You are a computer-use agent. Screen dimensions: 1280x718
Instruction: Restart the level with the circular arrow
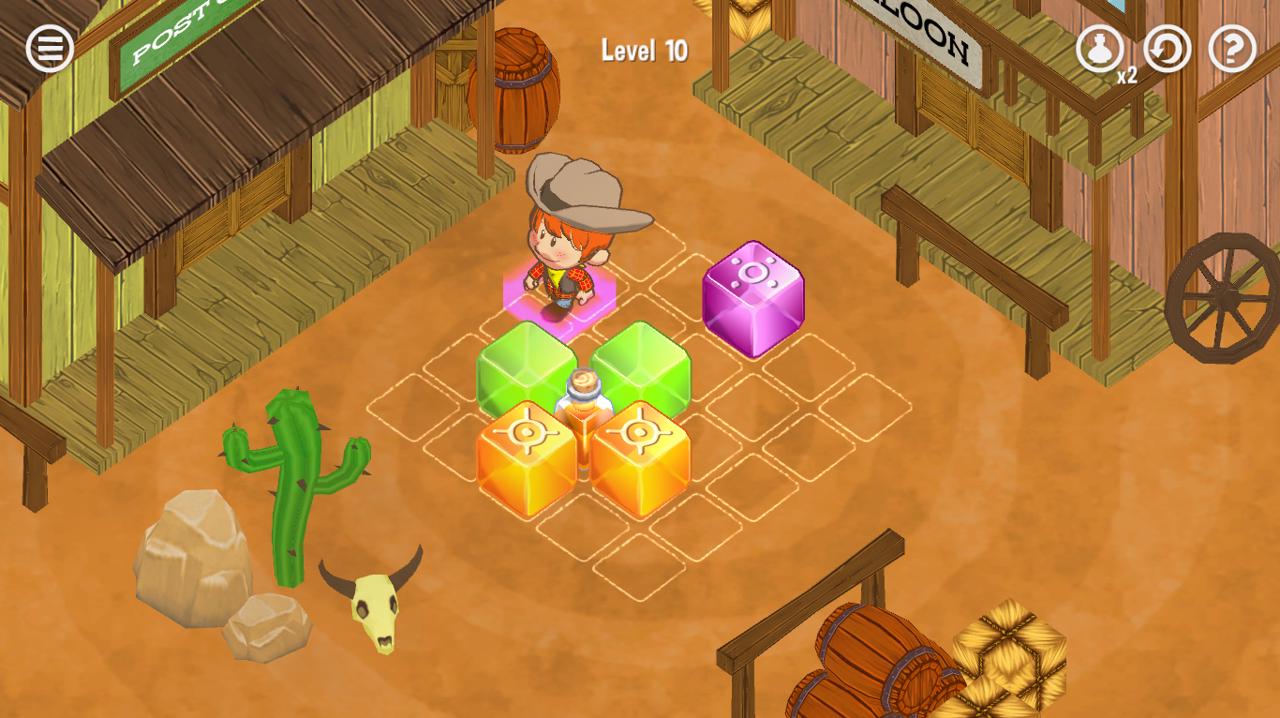(x=1167, y=48)
